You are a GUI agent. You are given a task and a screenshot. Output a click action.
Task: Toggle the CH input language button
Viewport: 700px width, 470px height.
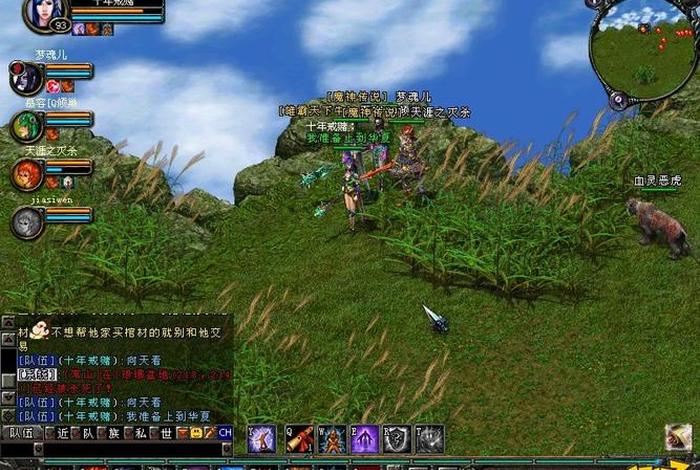coord(224,433)
